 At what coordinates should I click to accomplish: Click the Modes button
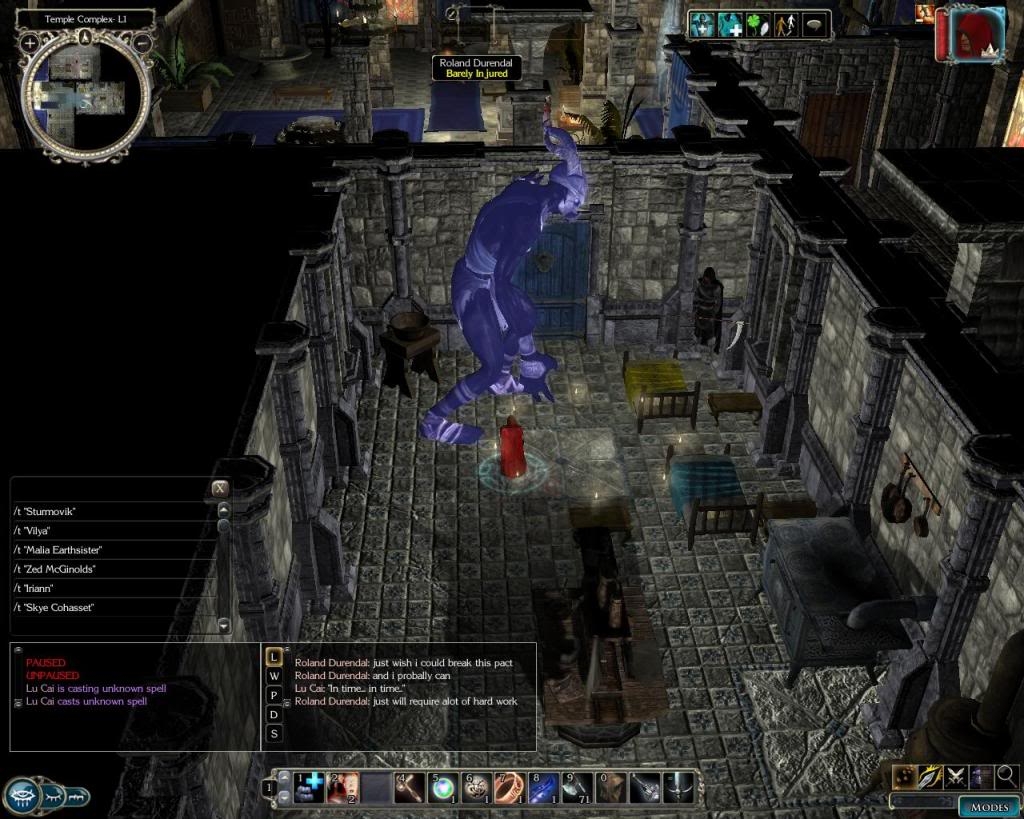tap(988, 807)
